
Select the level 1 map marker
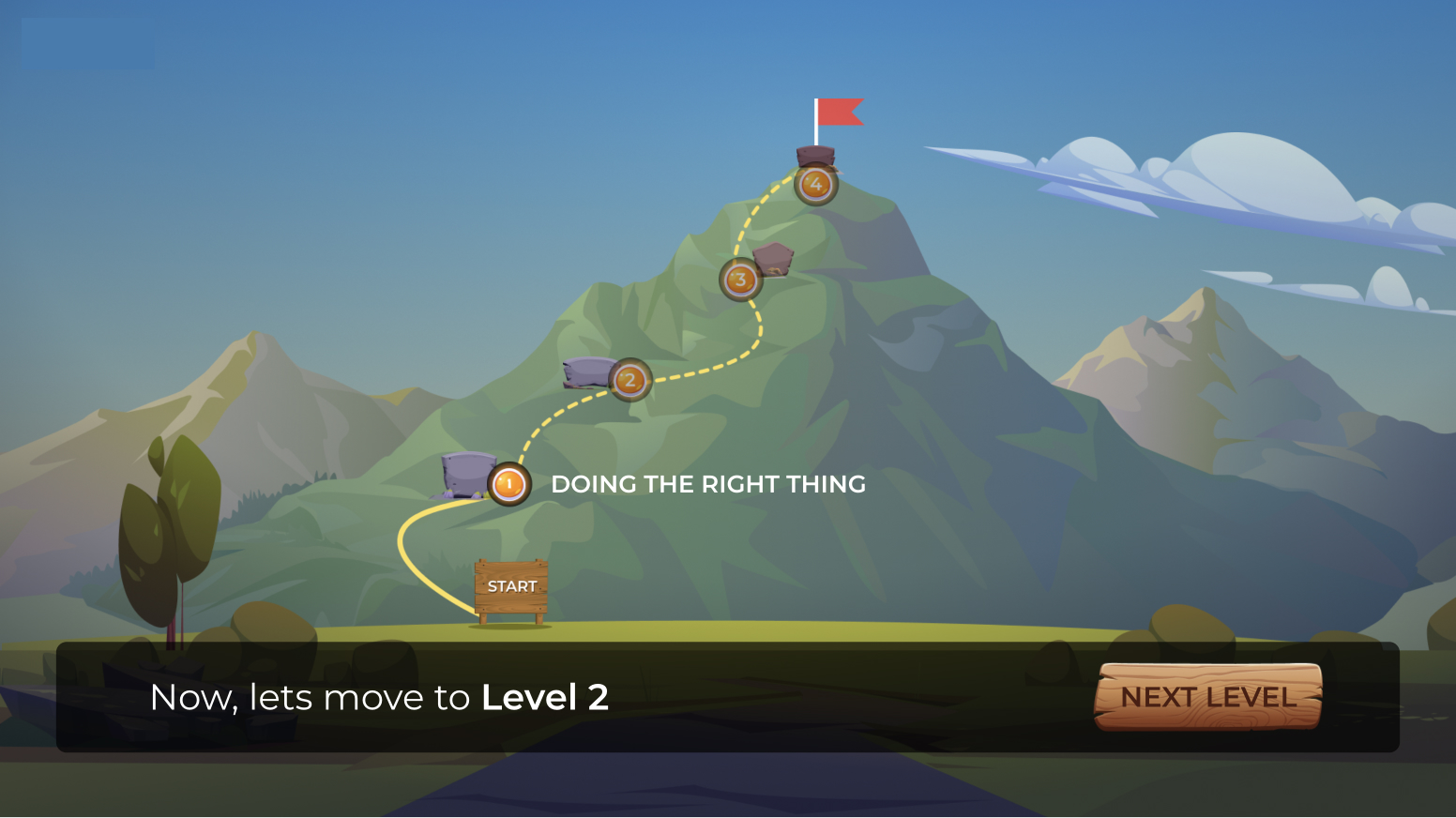[x=509, y=484]
